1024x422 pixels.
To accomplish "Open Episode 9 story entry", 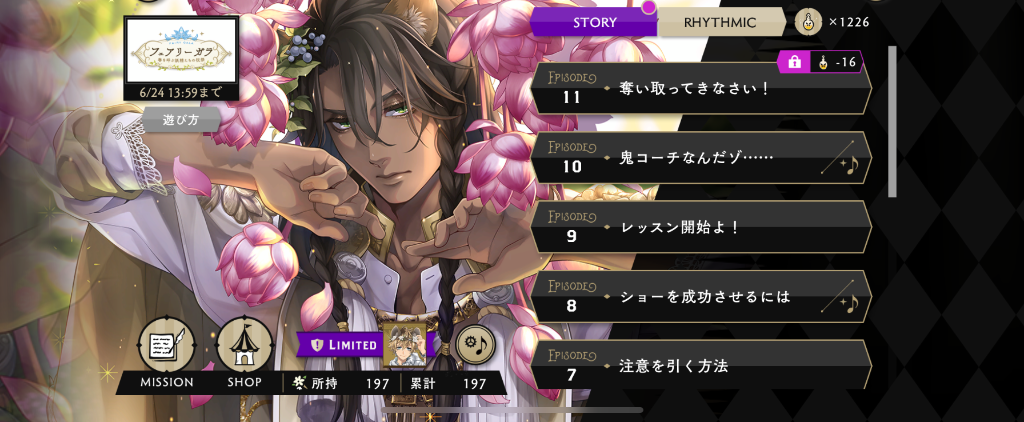I will pyautogui.click(x=700, y=227).
